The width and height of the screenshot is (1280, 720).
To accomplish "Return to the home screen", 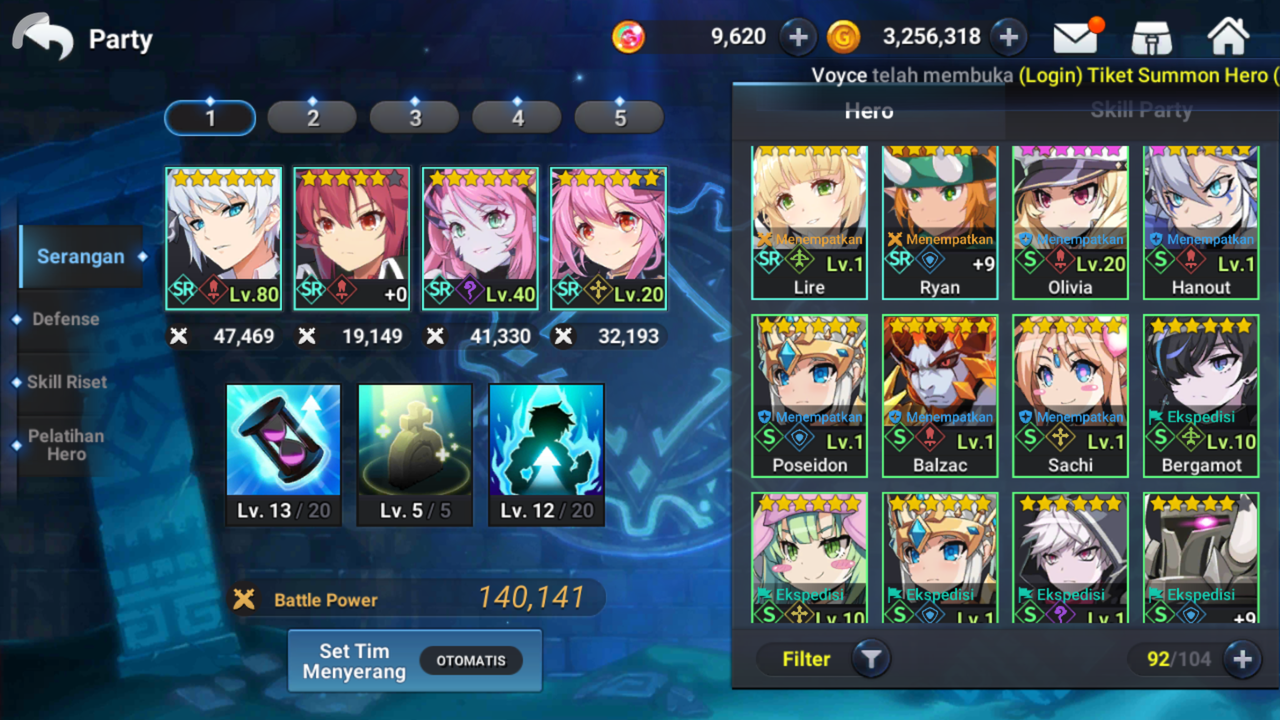I will 1228,38.
